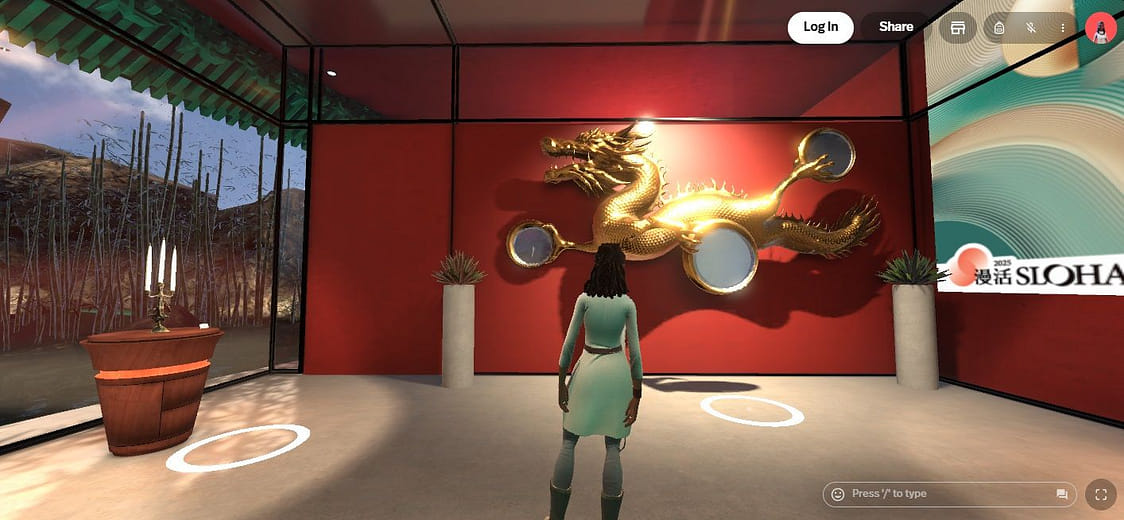Focus the chat message input field
1124x520 pixels.
(x=945, y=494)
